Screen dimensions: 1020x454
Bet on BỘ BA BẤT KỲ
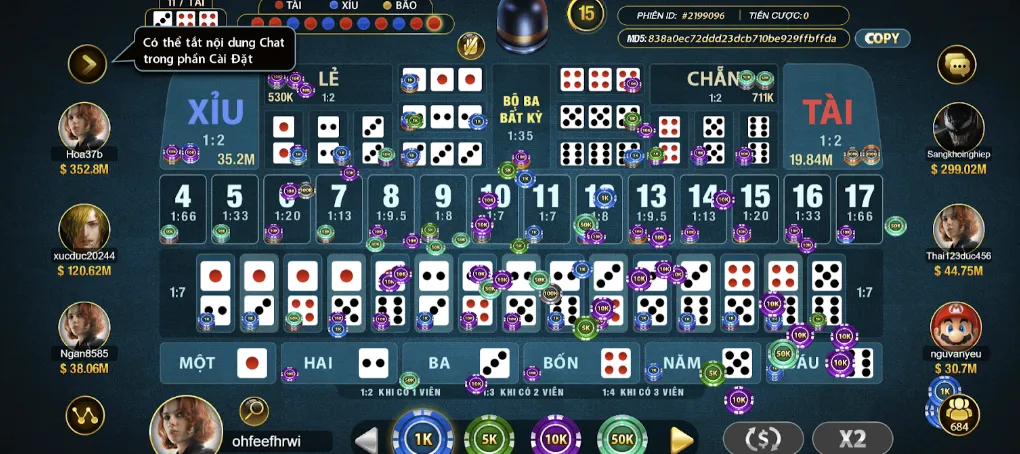click(x=520, y=118)
